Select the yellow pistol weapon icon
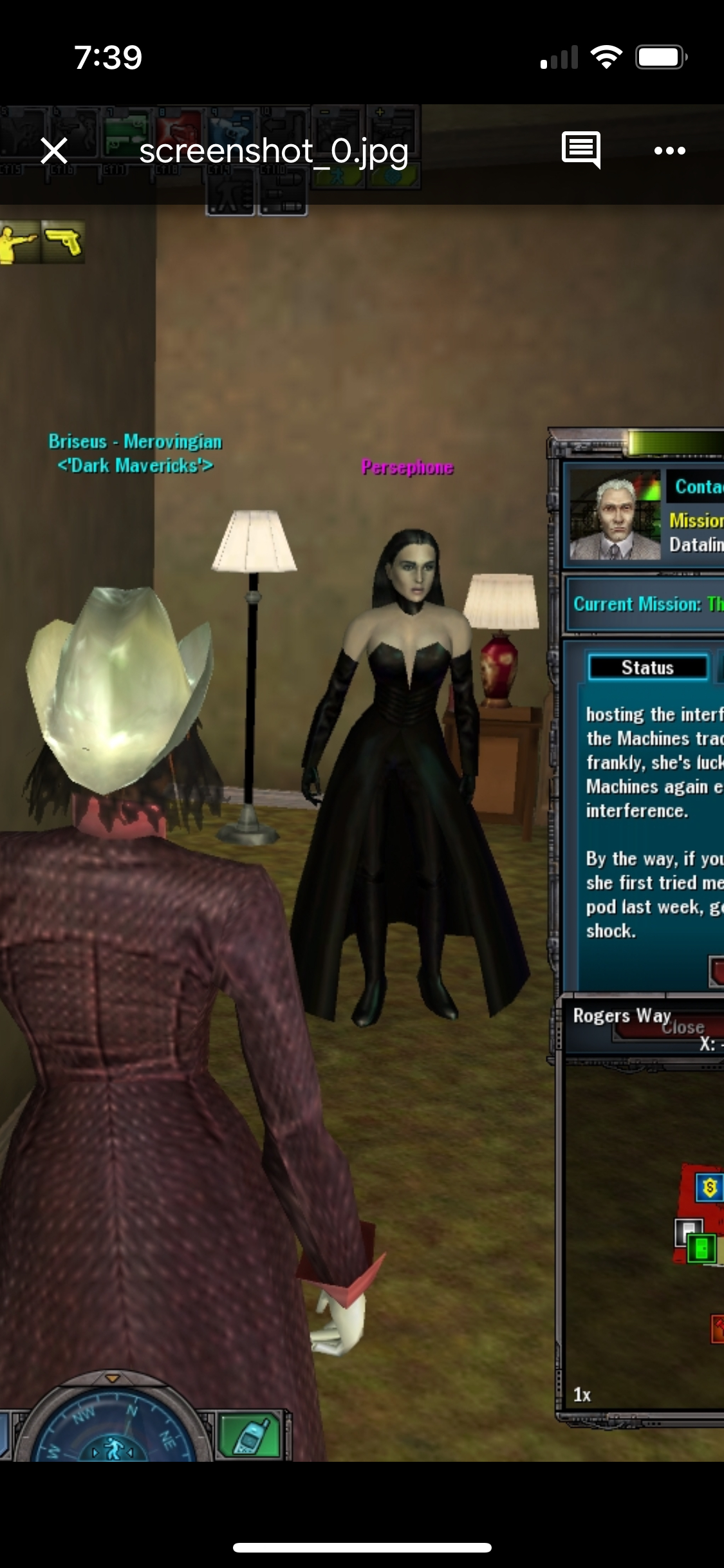Screen dimensions: 724x1568 63,242
